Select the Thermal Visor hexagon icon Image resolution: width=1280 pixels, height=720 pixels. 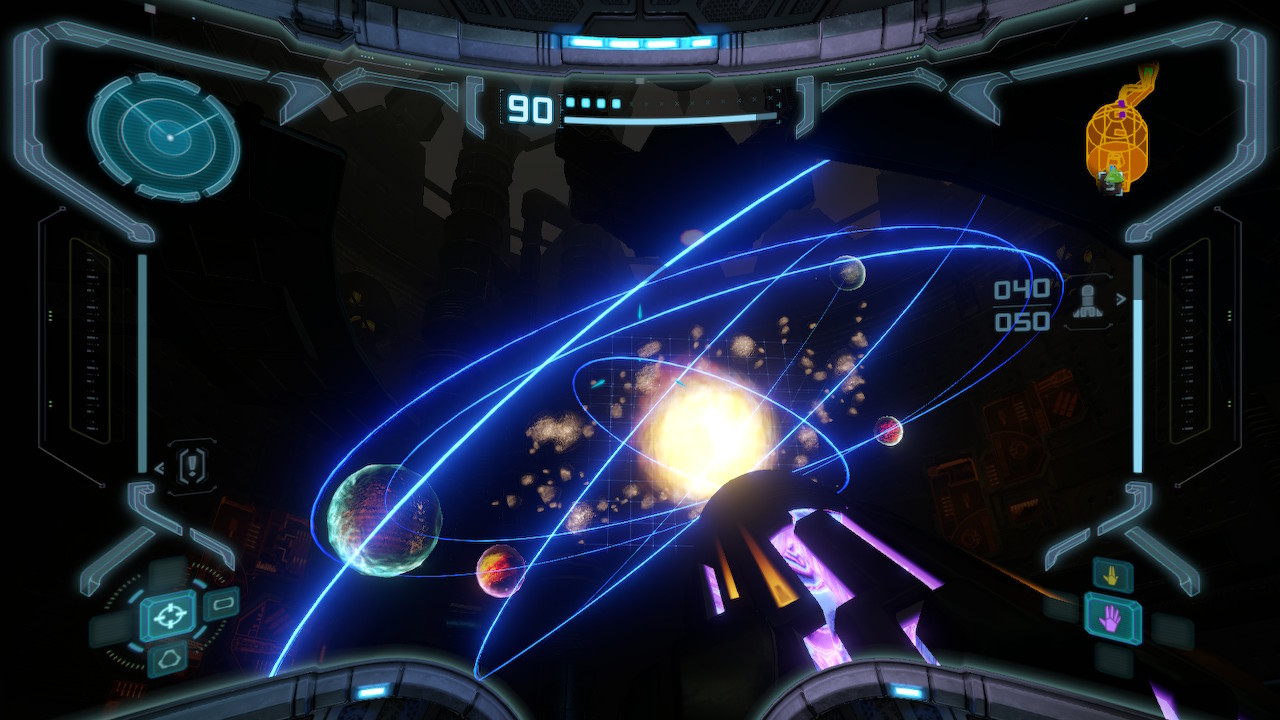coord(172,658)
